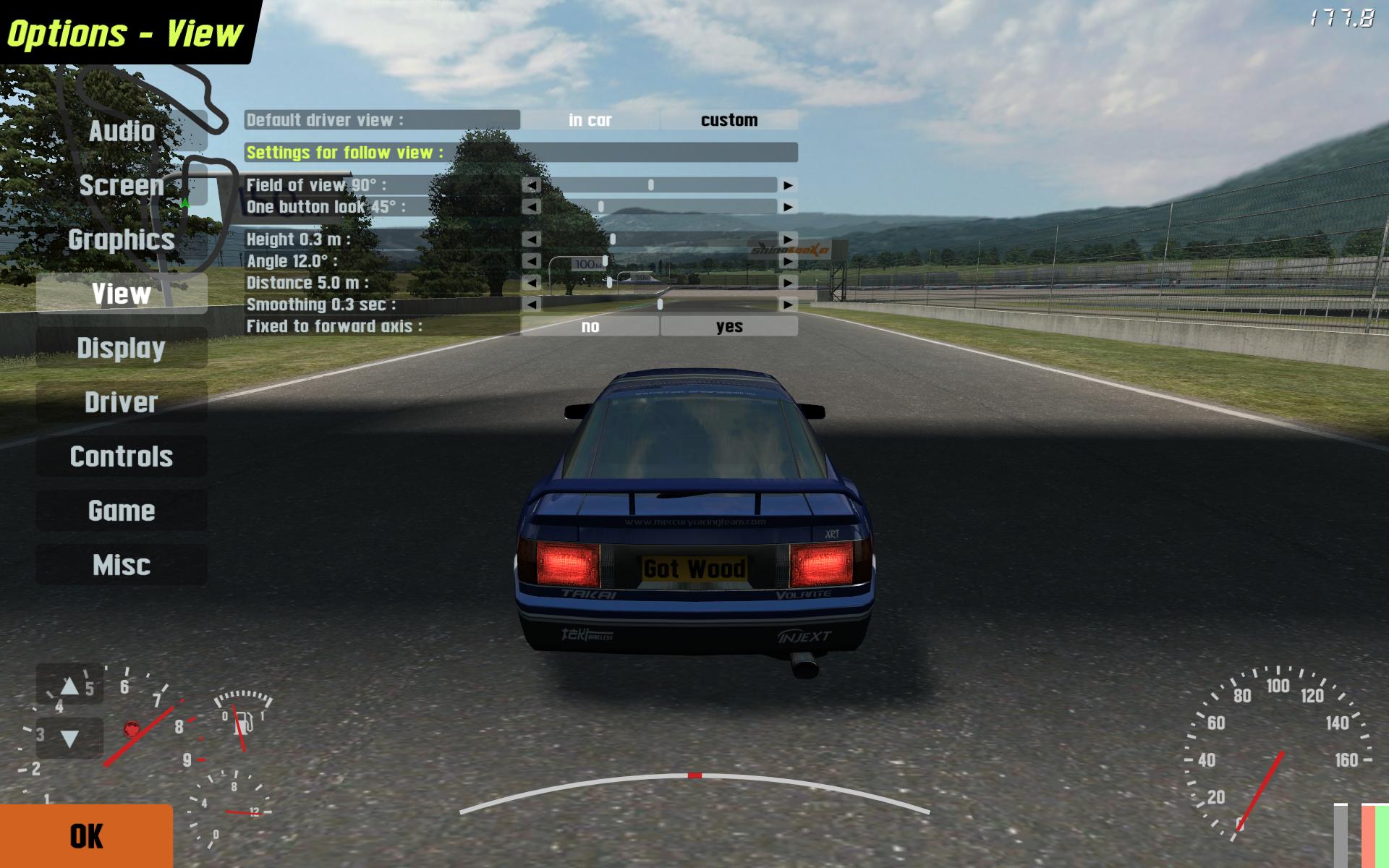Select the Display options tab
The height and width of the screenshot is (868, 1389).
[122, 348]
